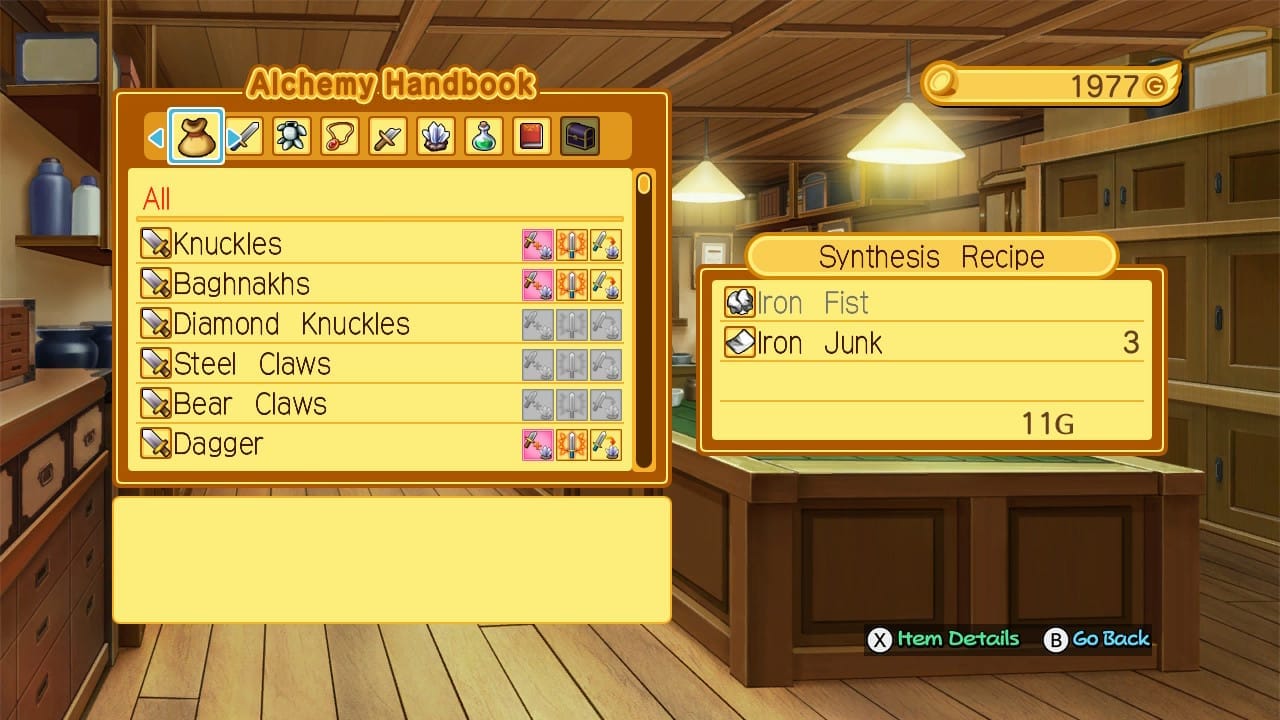Select the Iron Fist recipe ingredient
Image resolution: width=1280 pixels, height=720 pixels.
(930, 303)
